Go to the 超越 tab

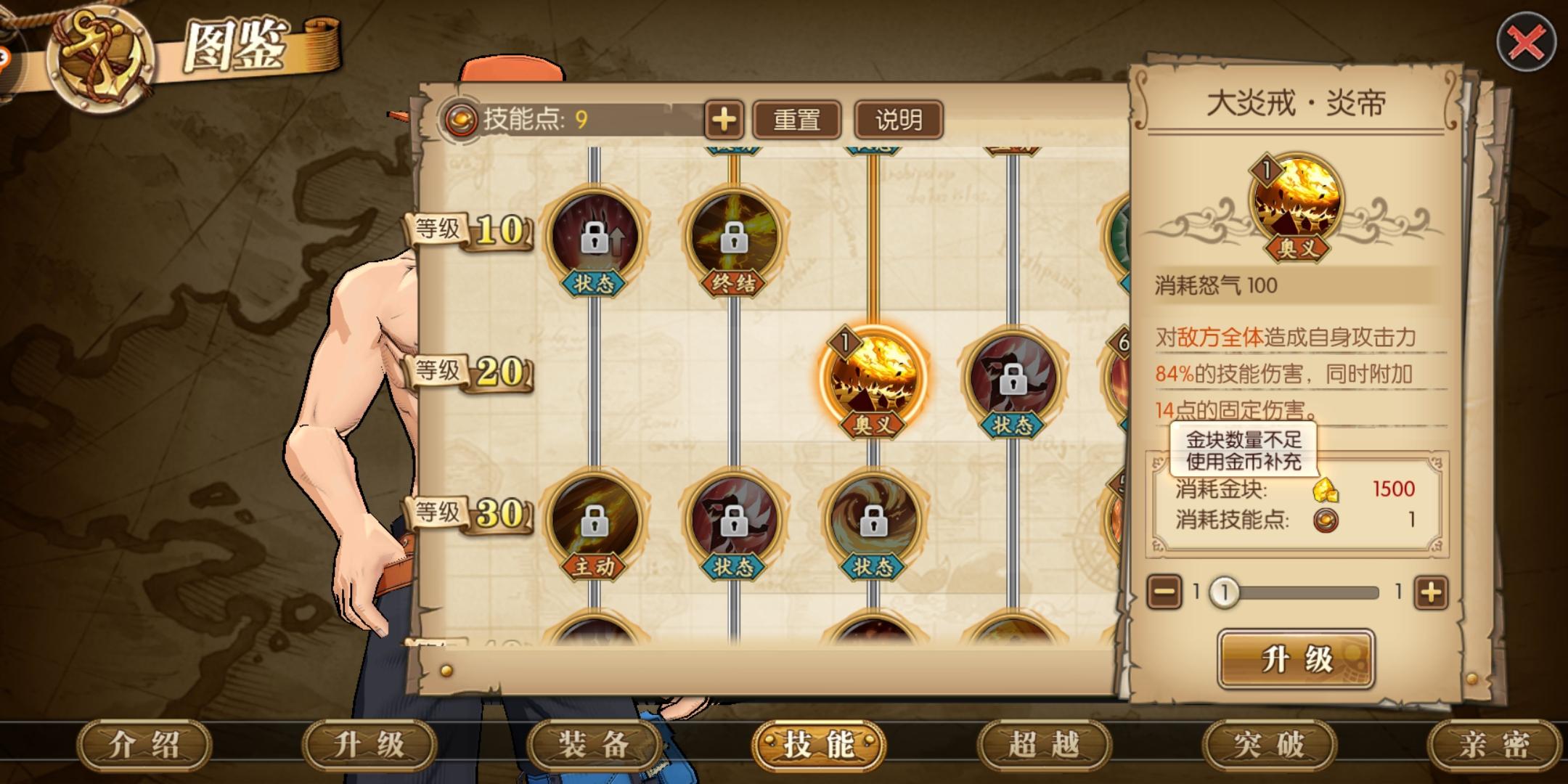(x=1044, y=746)
